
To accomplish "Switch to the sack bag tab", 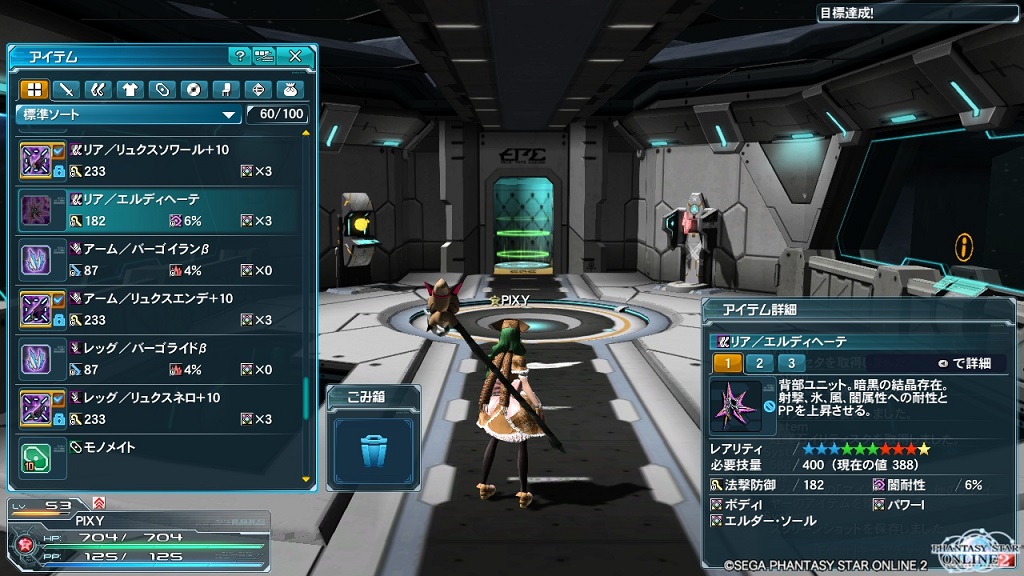I will click(290, 90).
